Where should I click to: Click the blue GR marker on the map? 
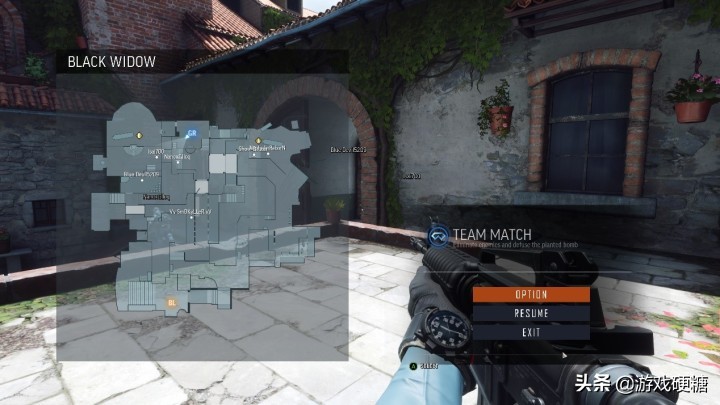point(192,131)
